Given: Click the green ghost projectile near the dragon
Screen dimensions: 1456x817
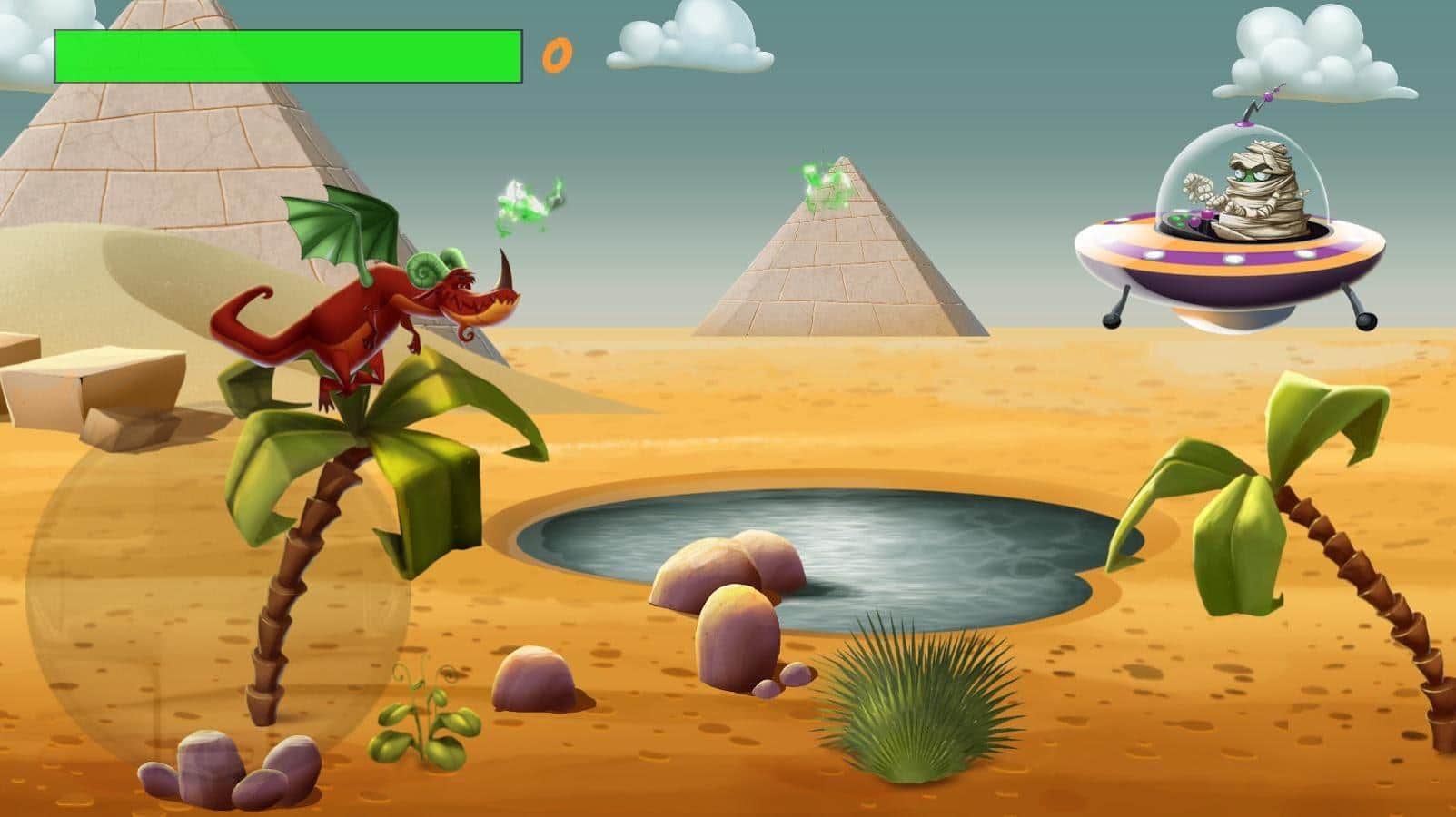Looking at the screenshot, I should point(527,204).
